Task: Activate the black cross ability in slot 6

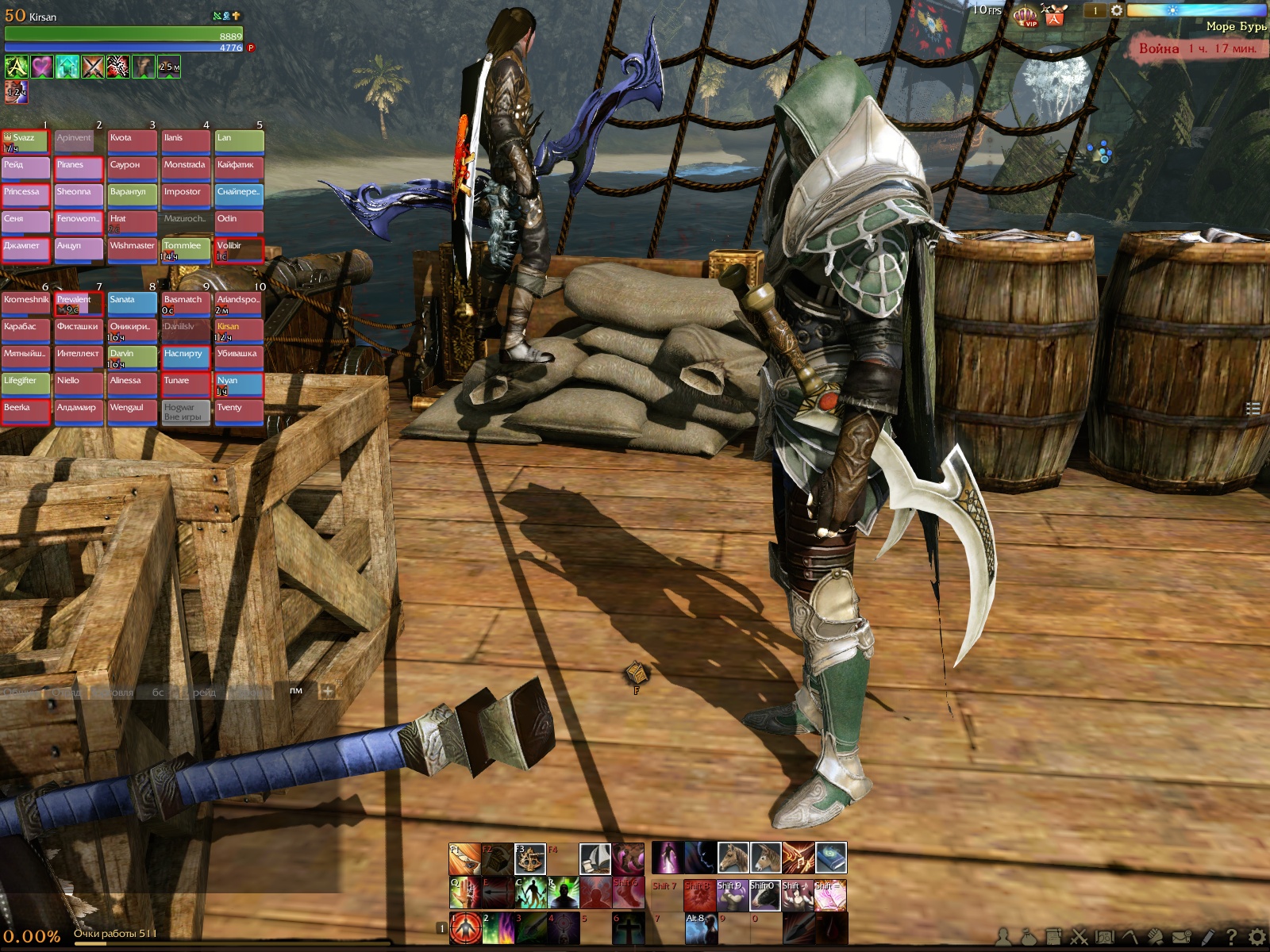Action: (628, 928)
